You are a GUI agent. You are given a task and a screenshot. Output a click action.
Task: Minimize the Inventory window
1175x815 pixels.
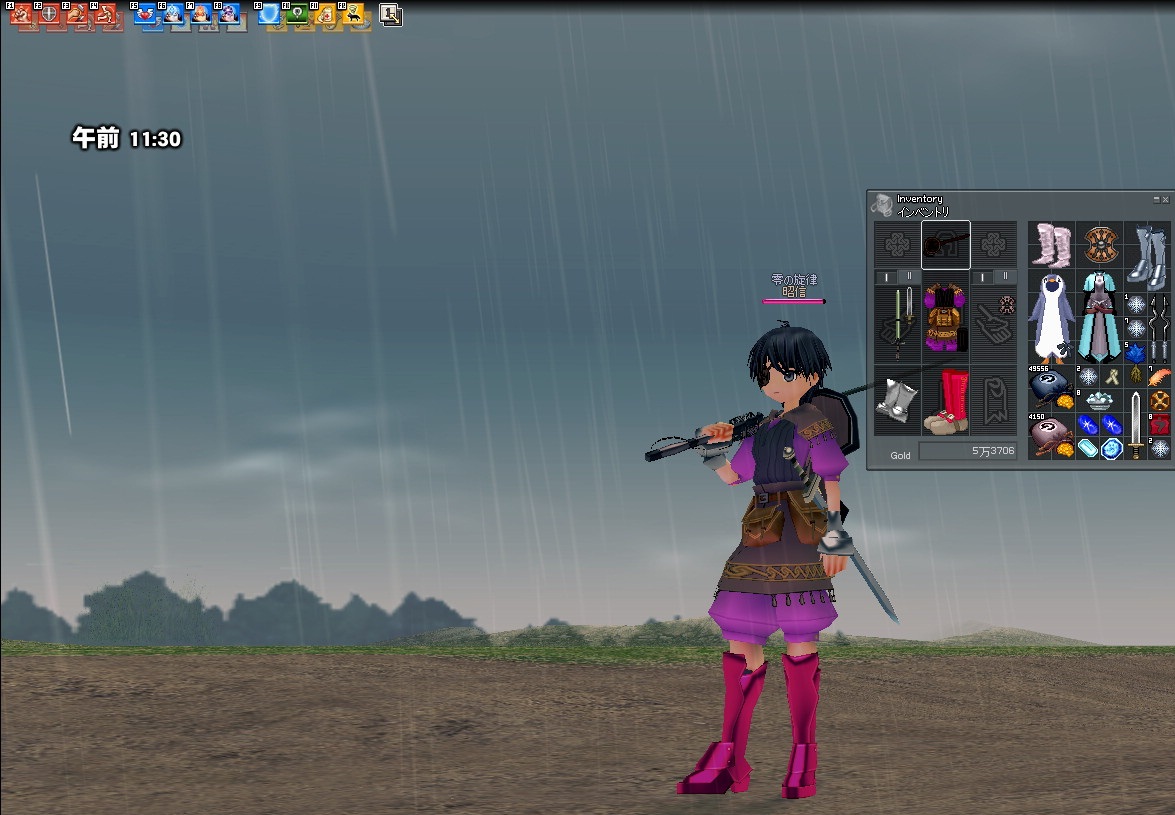1156,200
